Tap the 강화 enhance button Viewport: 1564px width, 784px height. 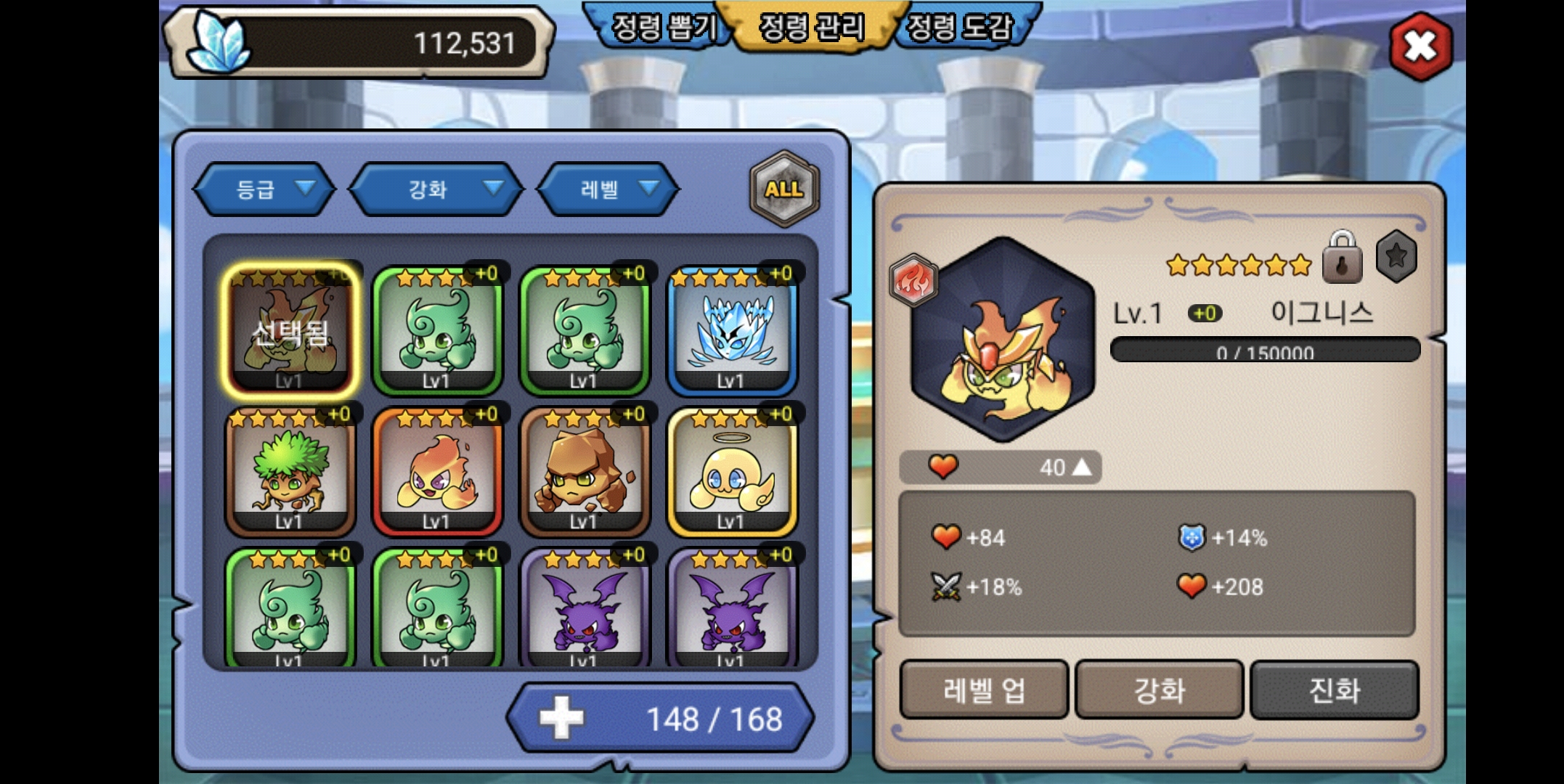pos(1159,690)
